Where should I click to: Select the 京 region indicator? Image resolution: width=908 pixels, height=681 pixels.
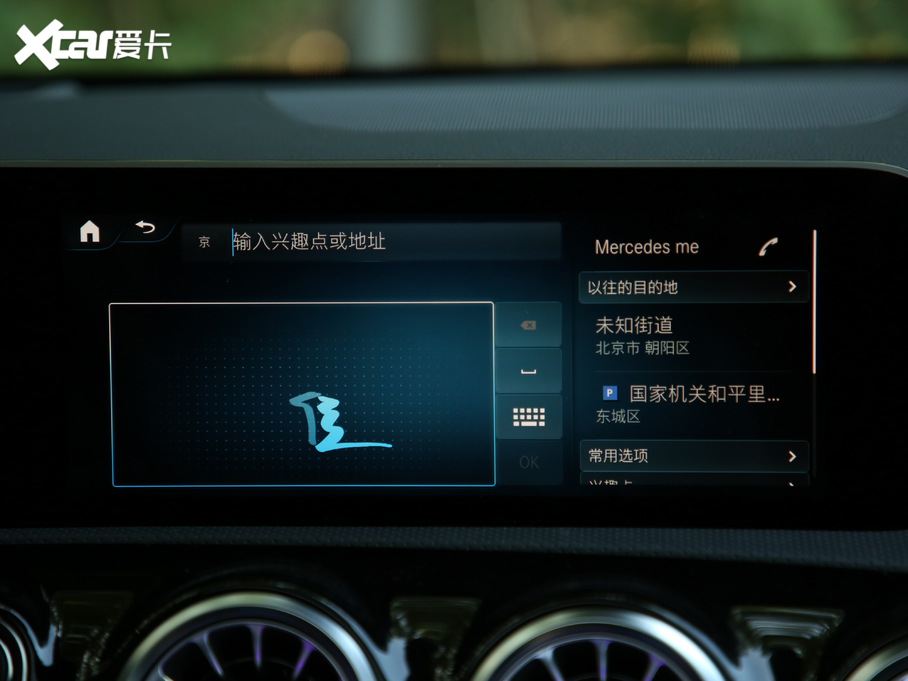(x=205, y=242)
